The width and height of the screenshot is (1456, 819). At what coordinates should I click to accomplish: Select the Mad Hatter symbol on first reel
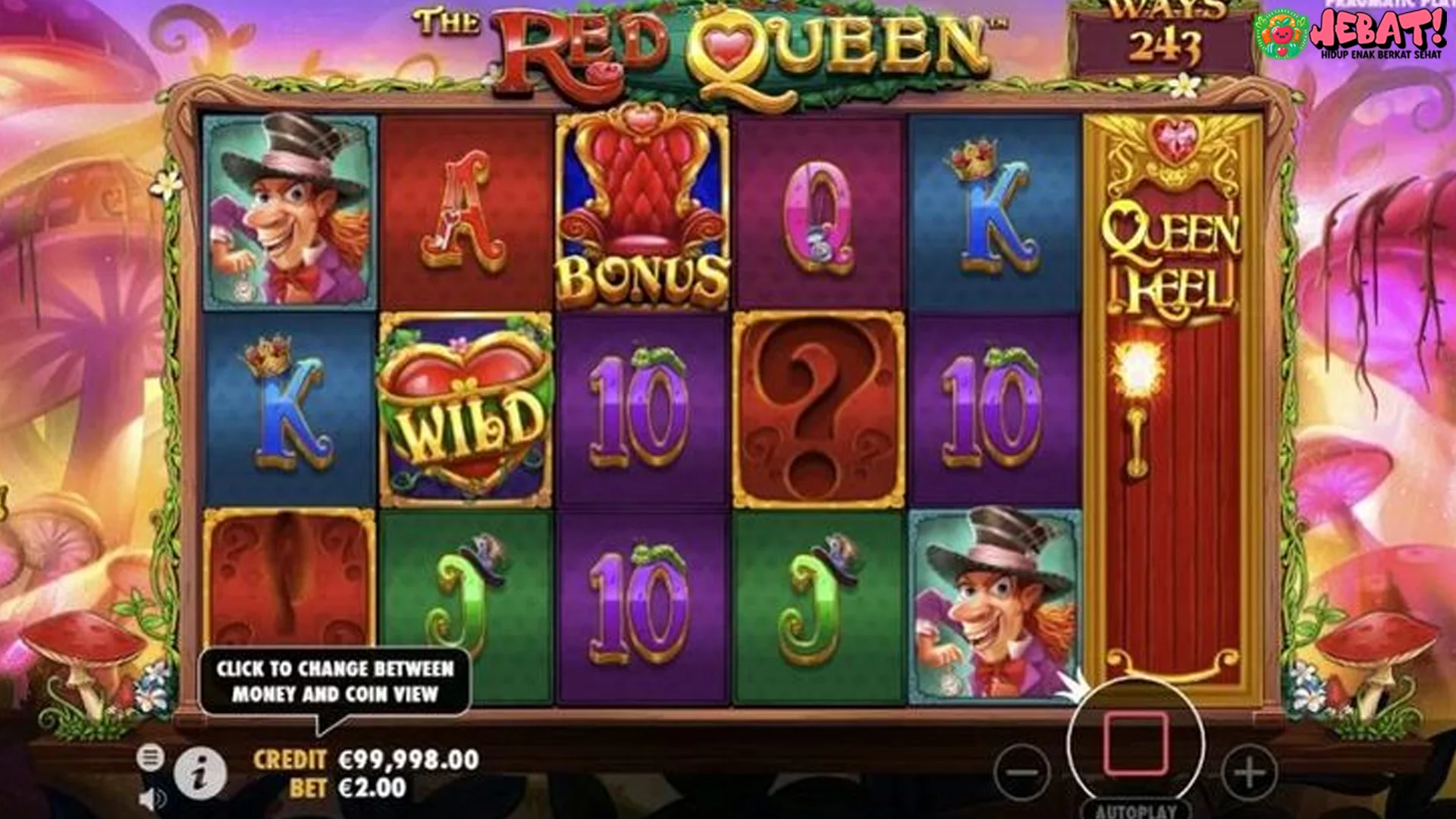tap(288, 208)
